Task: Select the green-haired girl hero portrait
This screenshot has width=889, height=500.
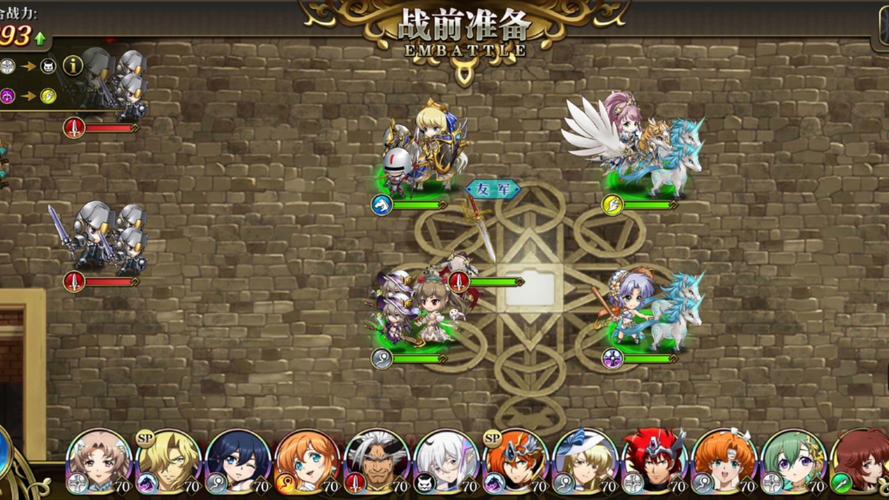Action: pos(794,463)
